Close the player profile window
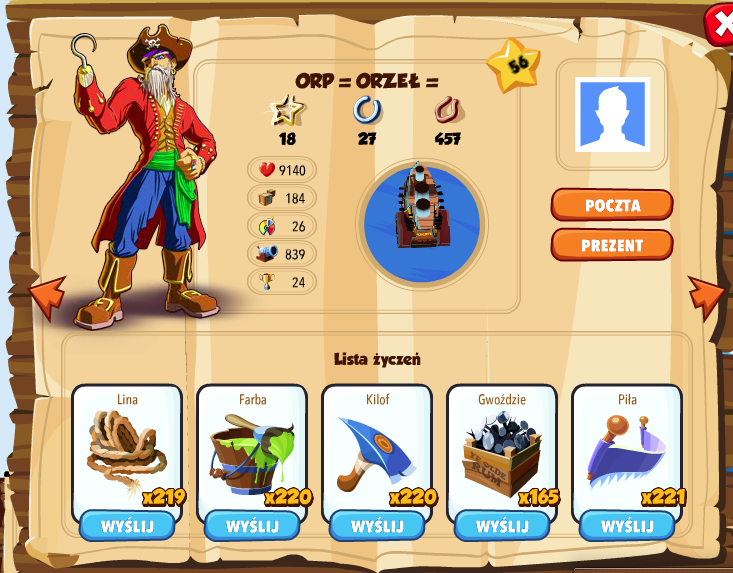Image resolution: width=733 pixels, height=573 pixels. tap(719, 25)
